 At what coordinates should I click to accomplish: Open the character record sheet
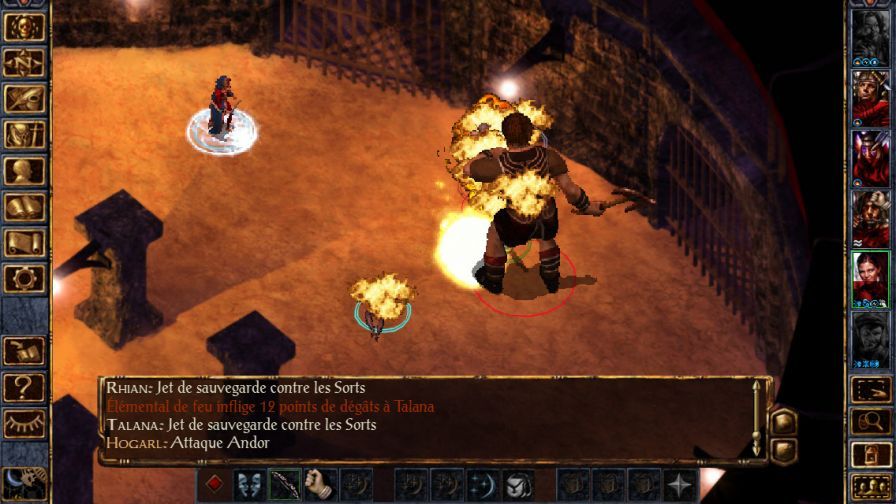[24, 171]
